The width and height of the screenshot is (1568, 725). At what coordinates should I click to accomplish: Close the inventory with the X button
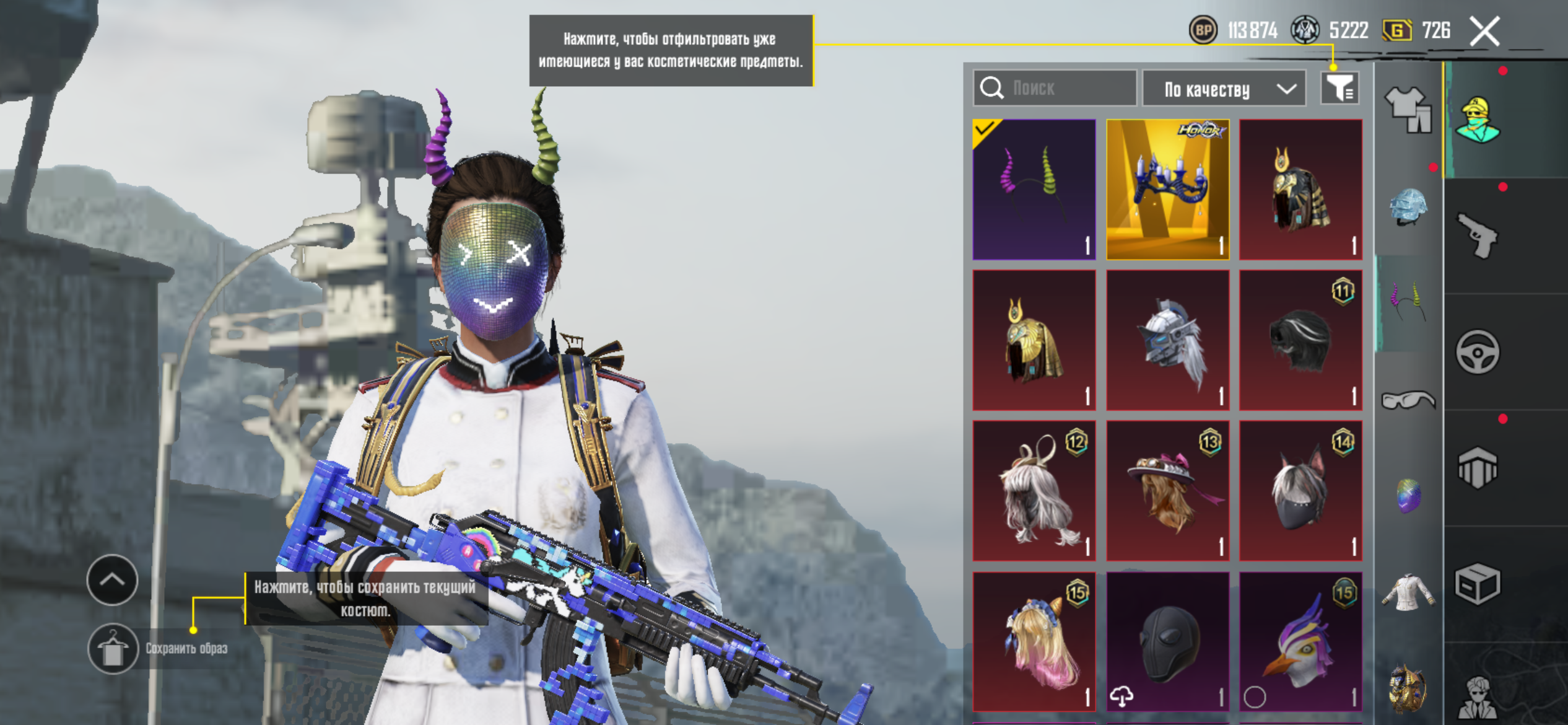(1485, 32)
